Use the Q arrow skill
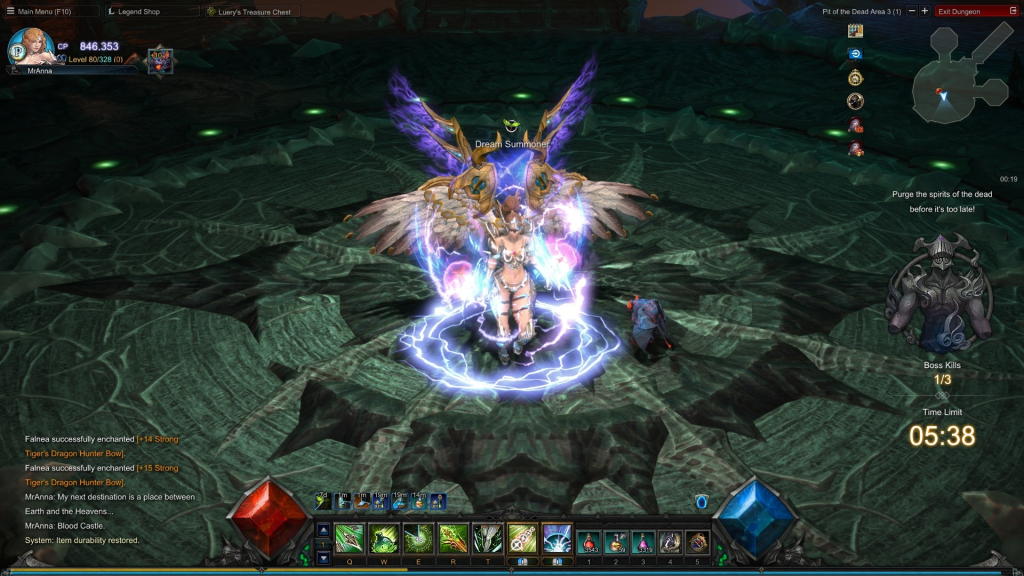Viewport: 1024px width, 576px height. click(350, 539)
